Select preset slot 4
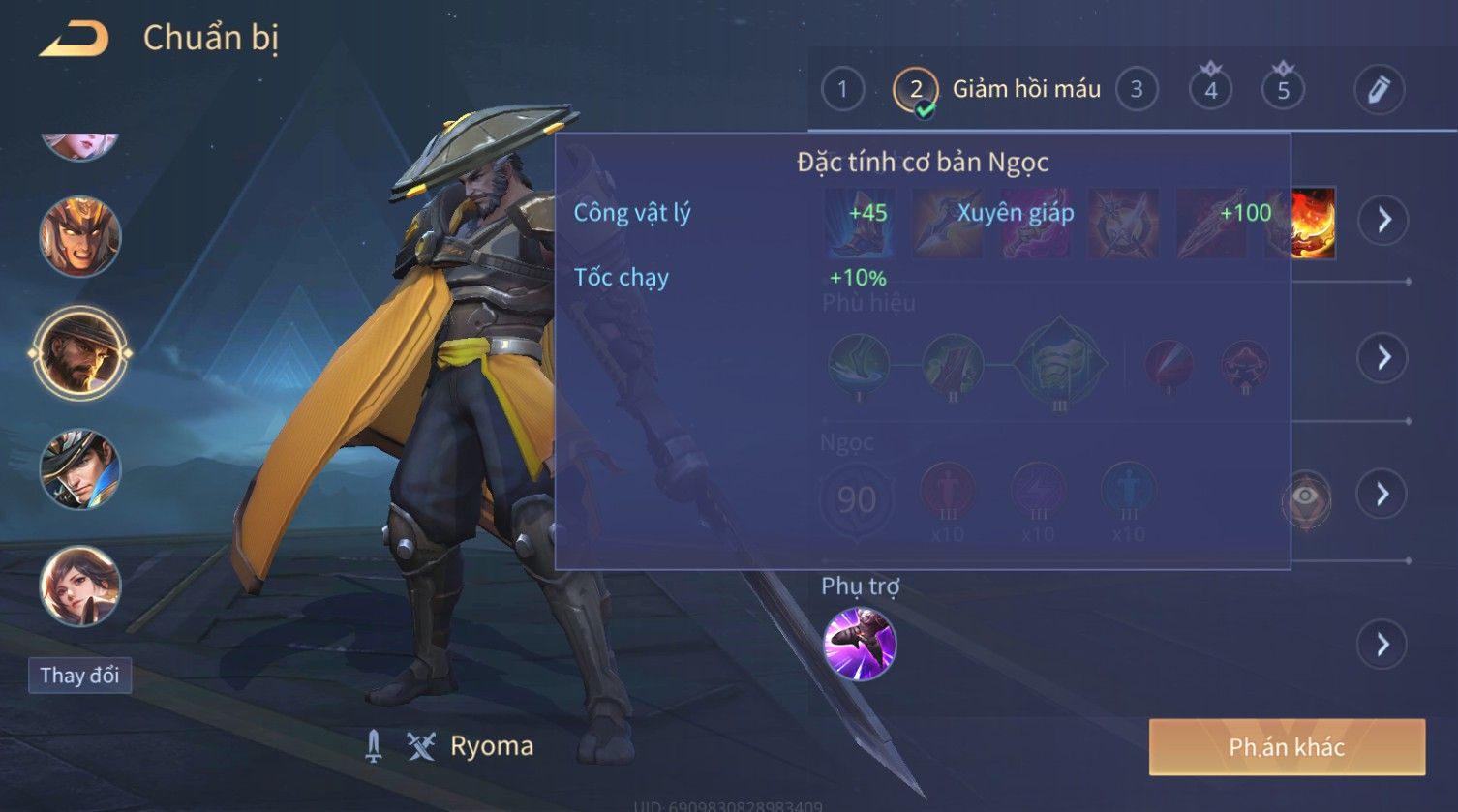This screenshot has height=812, width=1458. click(x=1210, y=90)
